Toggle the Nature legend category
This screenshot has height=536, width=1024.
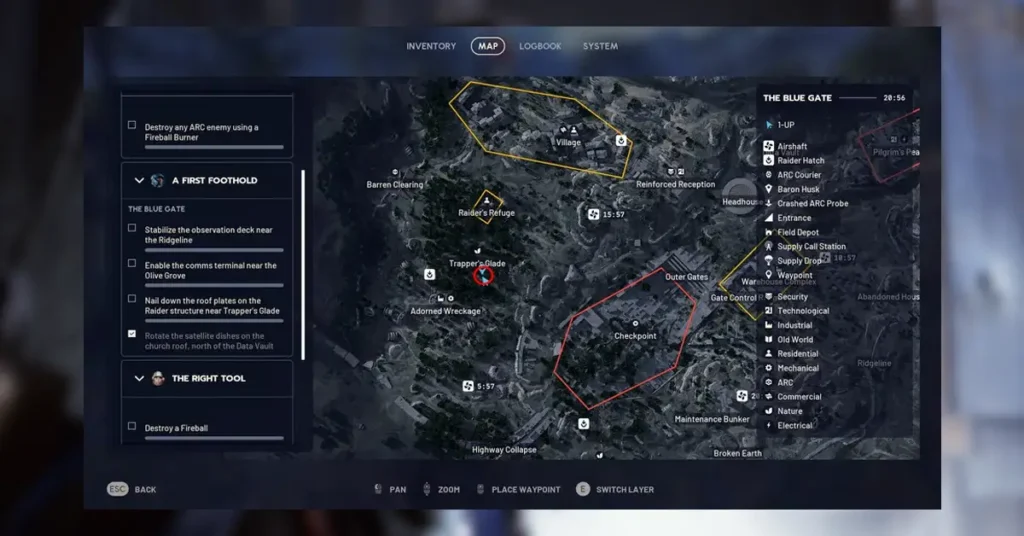click(x=789, y=411)
